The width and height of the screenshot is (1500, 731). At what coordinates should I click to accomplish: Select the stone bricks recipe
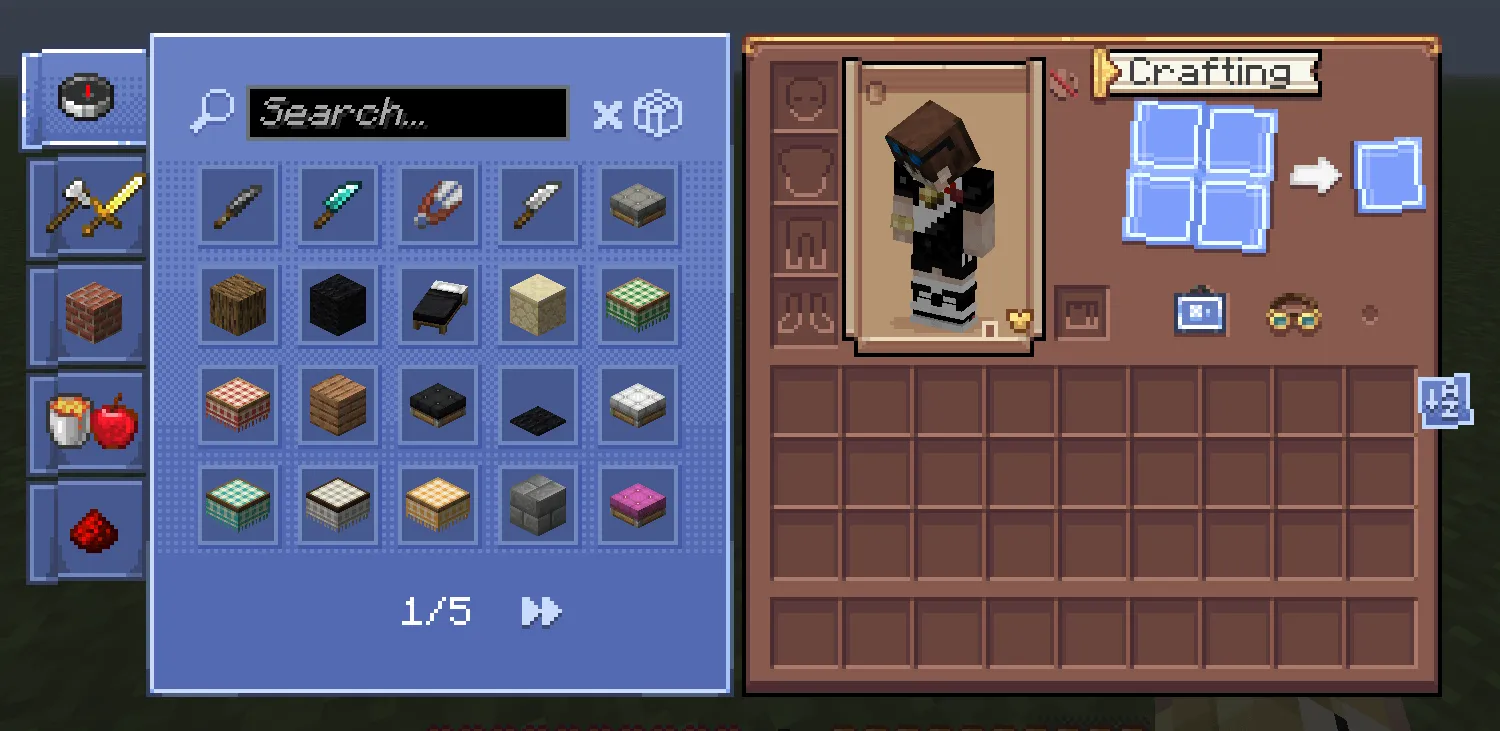(537, 503)
